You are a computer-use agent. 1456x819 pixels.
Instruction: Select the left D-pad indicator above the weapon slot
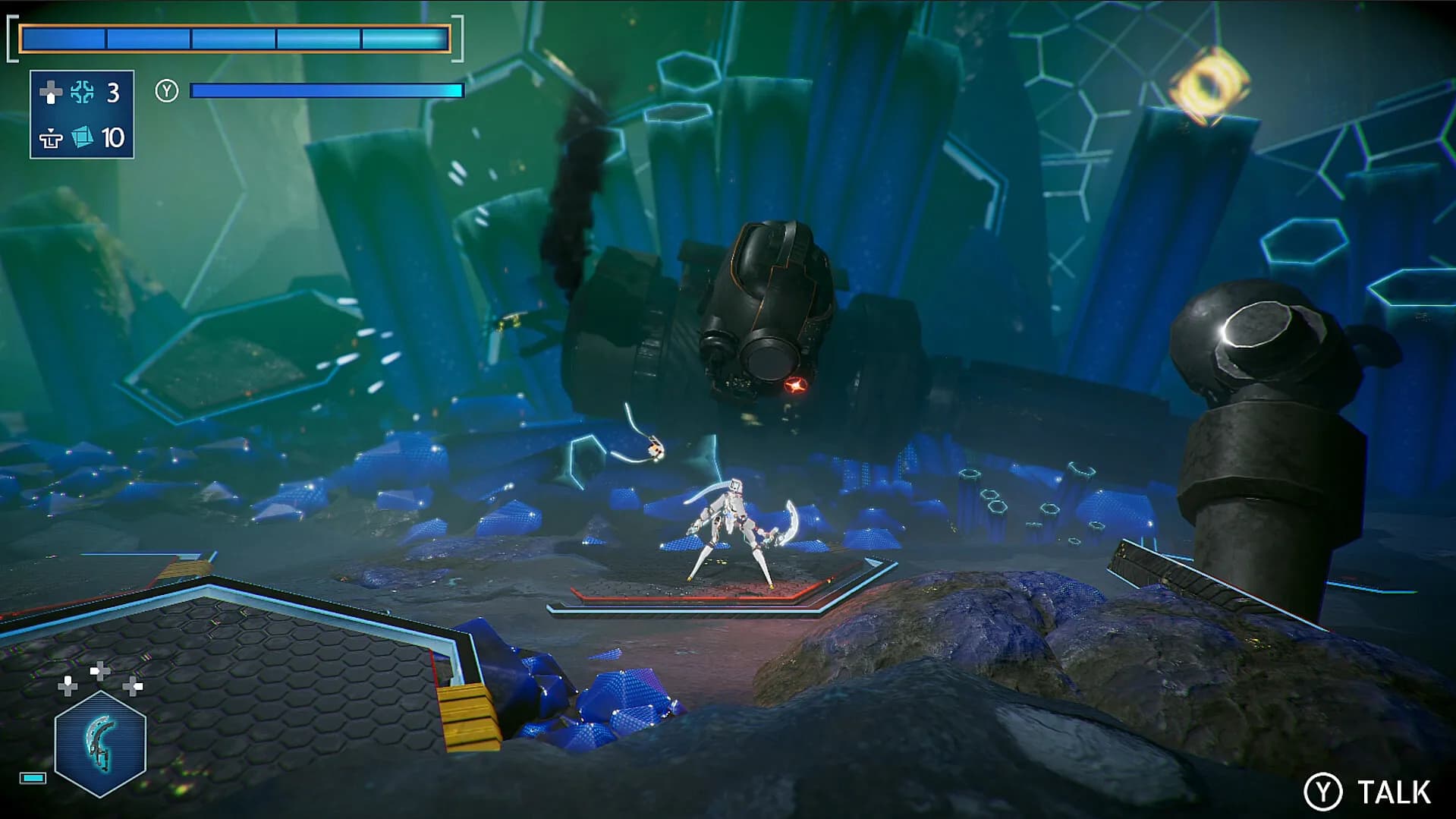pos(68,686)
